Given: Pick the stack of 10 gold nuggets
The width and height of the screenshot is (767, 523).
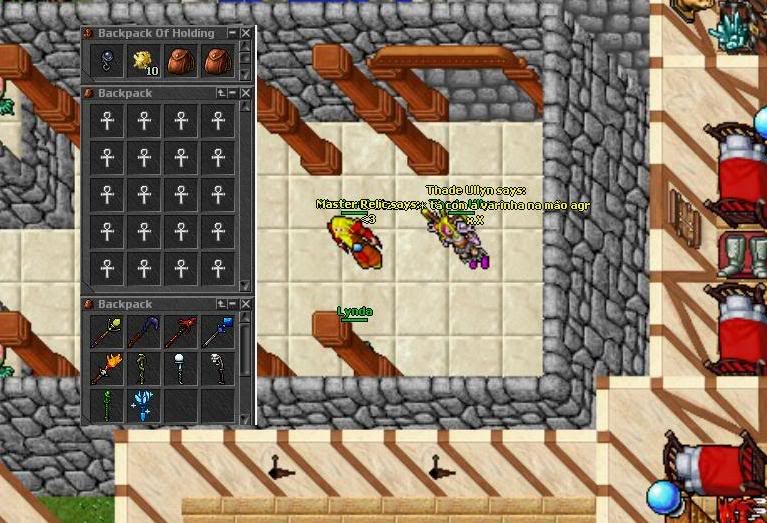Looking at the screenshot, I should click(144, 62).
